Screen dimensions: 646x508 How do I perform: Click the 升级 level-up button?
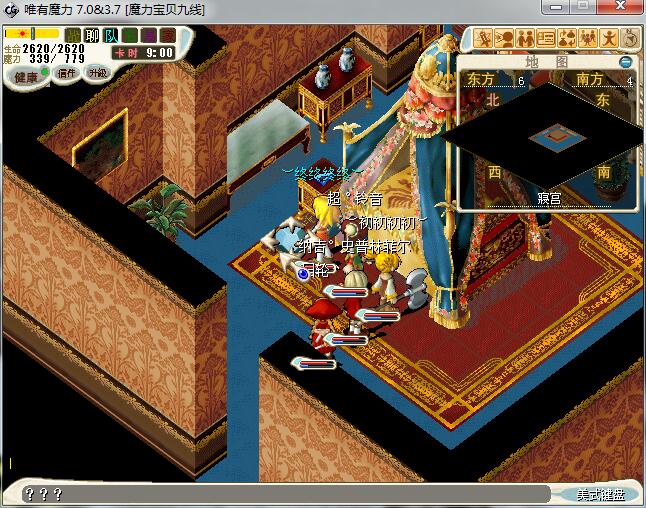pos(97,73)
